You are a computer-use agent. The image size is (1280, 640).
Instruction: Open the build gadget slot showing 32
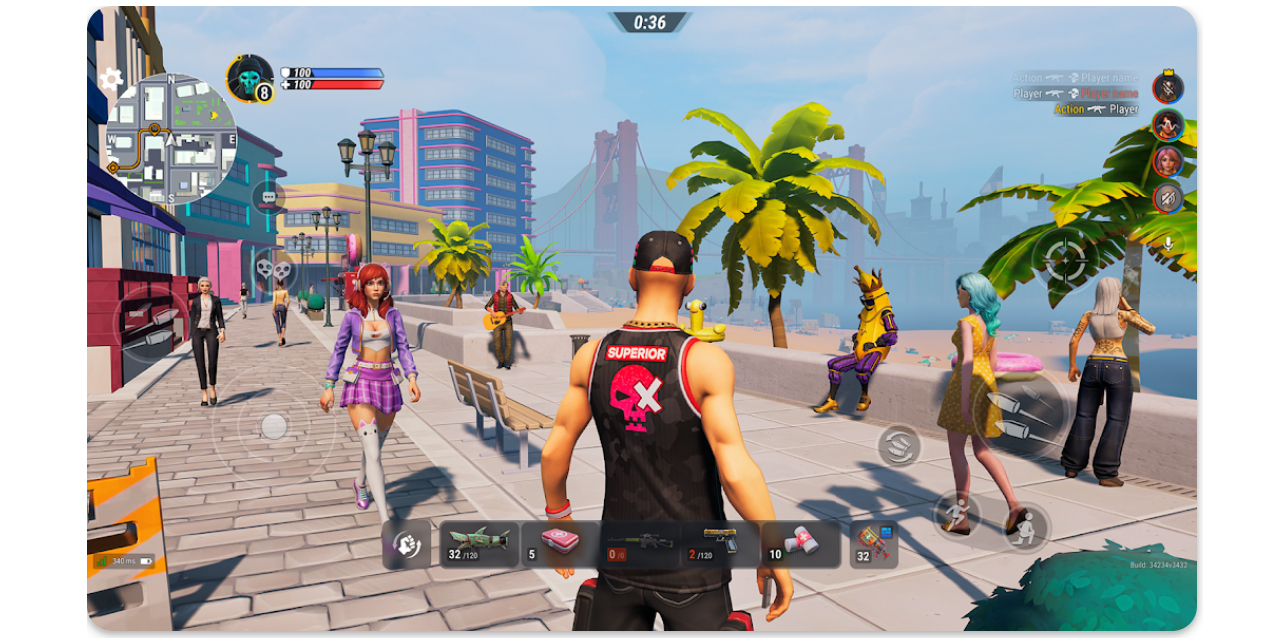click(x=874, y=544)
